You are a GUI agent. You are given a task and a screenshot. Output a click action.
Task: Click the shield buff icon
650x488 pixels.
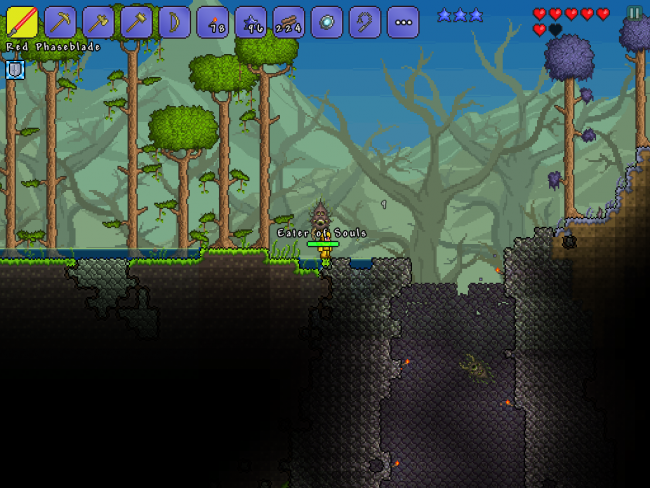[x=15, y=69]
